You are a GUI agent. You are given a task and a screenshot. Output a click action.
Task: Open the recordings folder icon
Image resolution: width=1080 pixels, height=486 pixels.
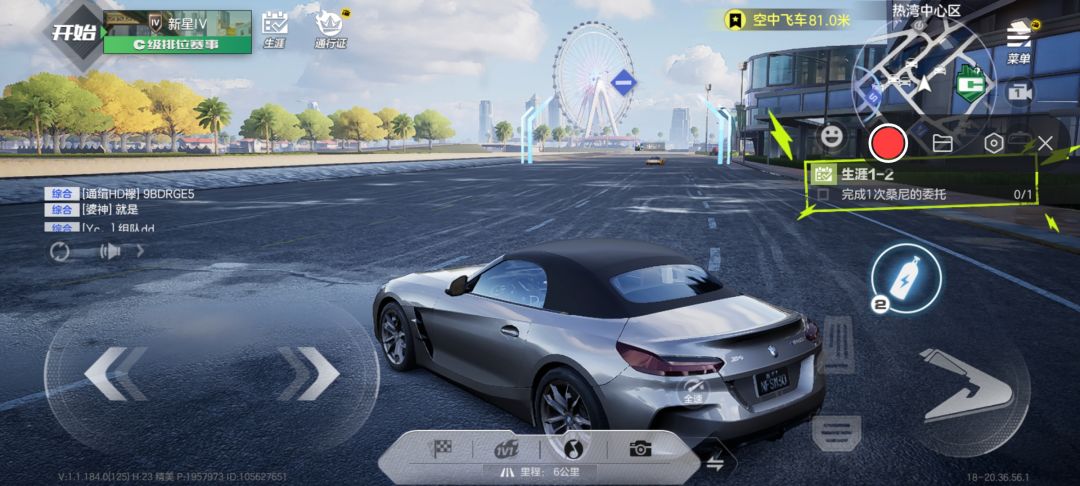point(942,143)
